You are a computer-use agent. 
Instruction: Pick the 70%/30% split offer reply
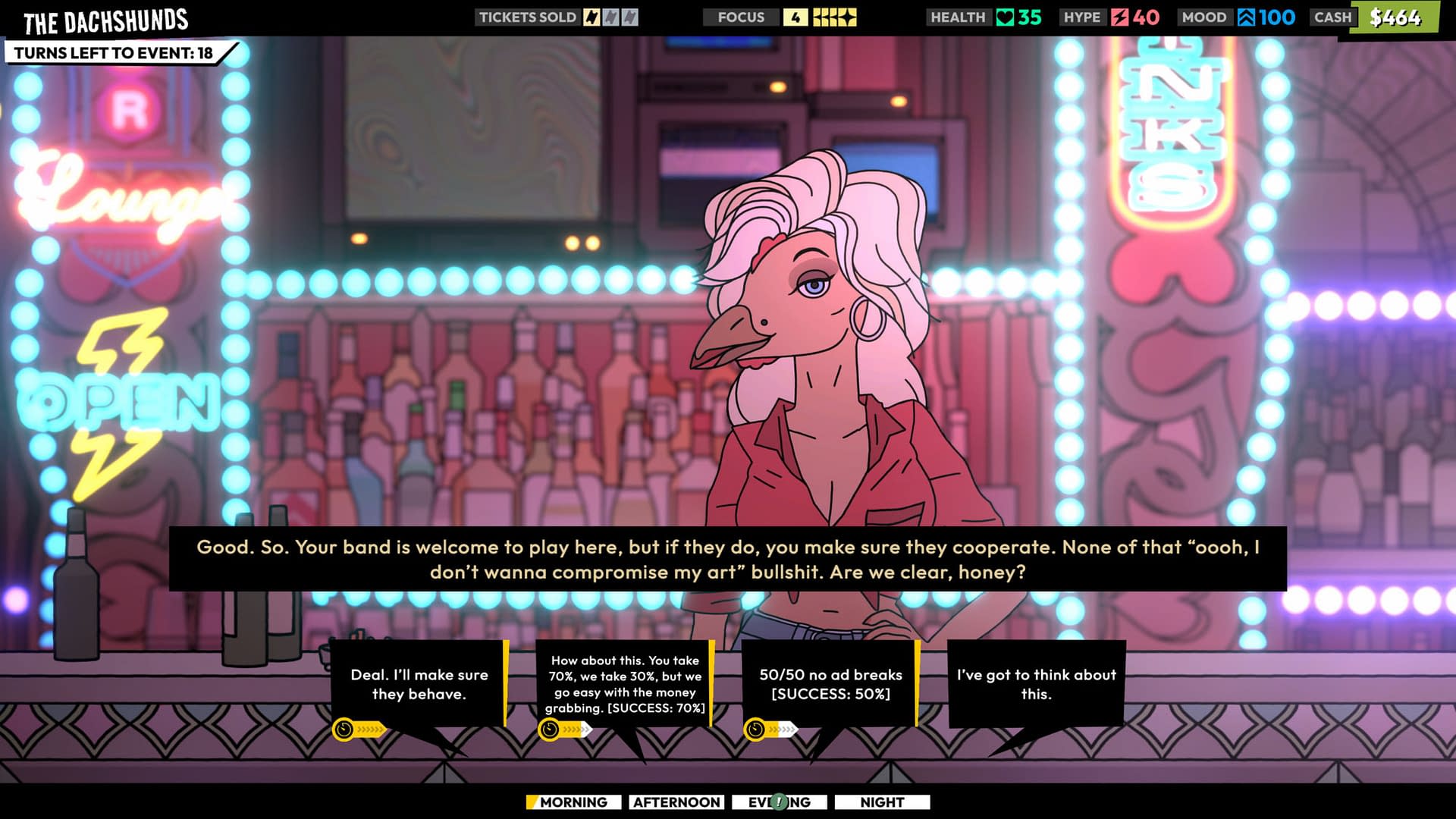(624, 684)
